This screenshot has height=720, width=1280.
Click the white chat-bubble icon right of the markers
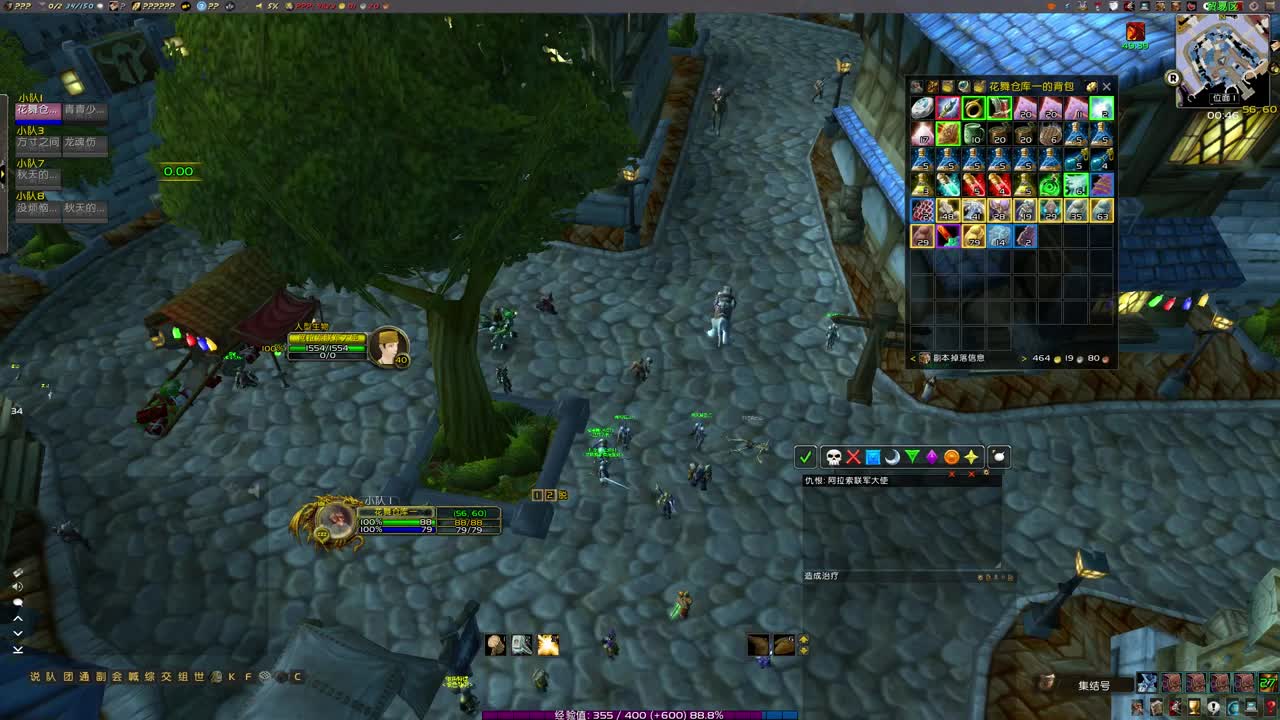(x=996, y=457)
